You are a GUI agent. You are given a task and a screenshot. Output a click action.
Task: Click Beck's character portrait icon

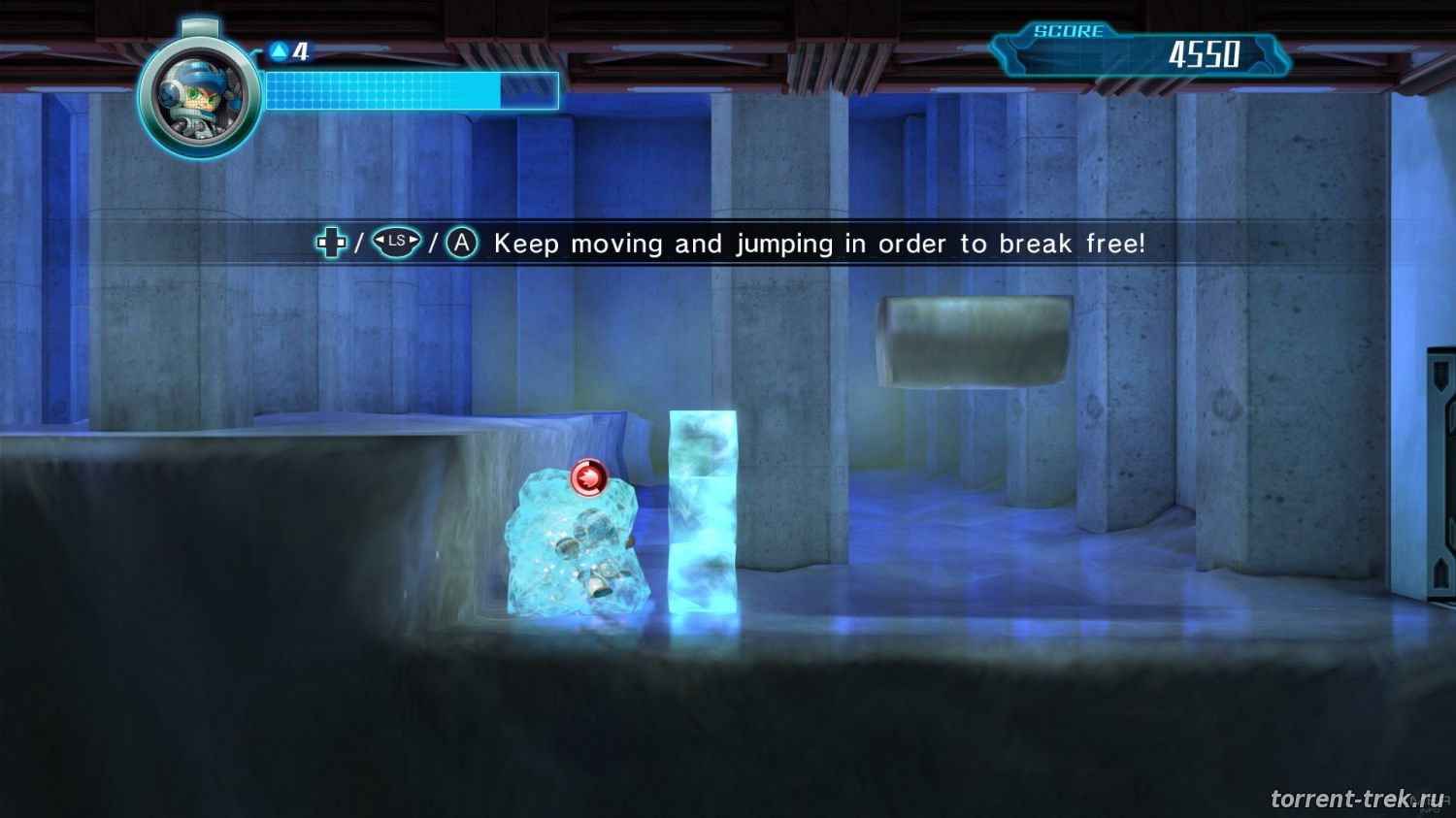198,98
